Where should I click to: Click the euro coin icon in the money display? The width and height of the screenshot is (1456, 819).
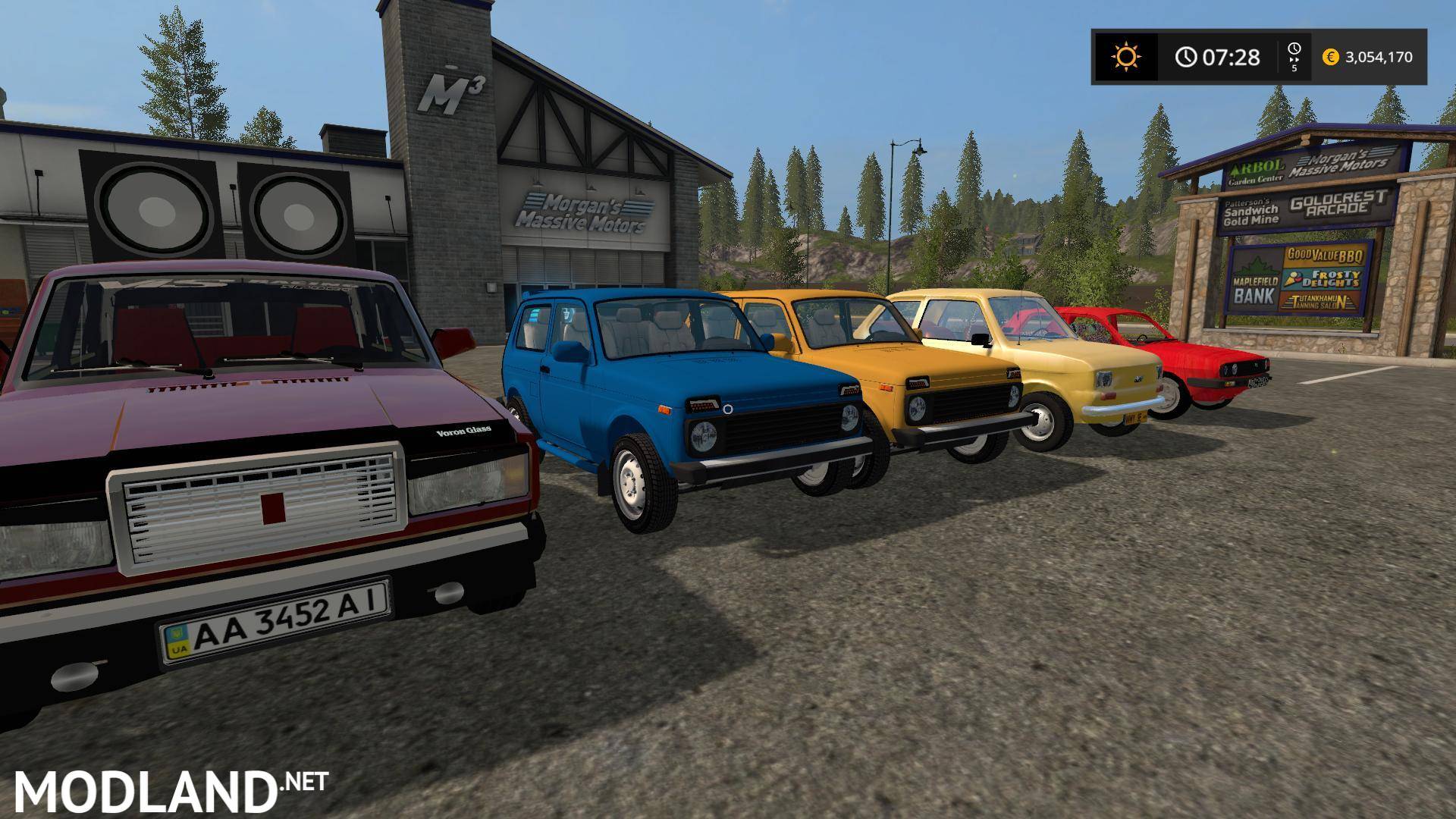coord(1332,57)
